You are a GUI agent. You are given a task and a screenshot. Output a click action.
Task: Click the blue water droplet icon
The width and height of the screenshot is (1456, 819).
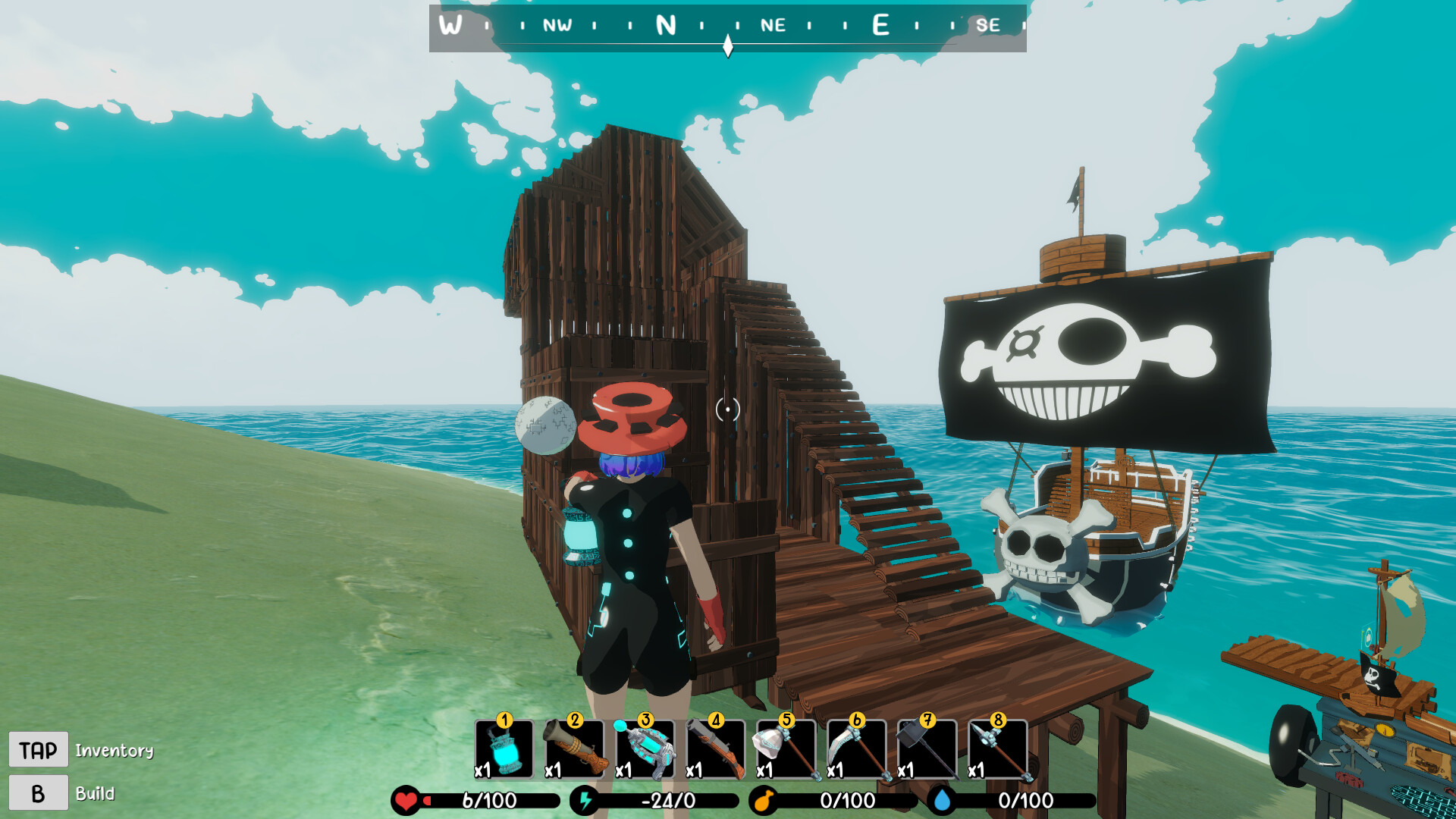[943, 799]
